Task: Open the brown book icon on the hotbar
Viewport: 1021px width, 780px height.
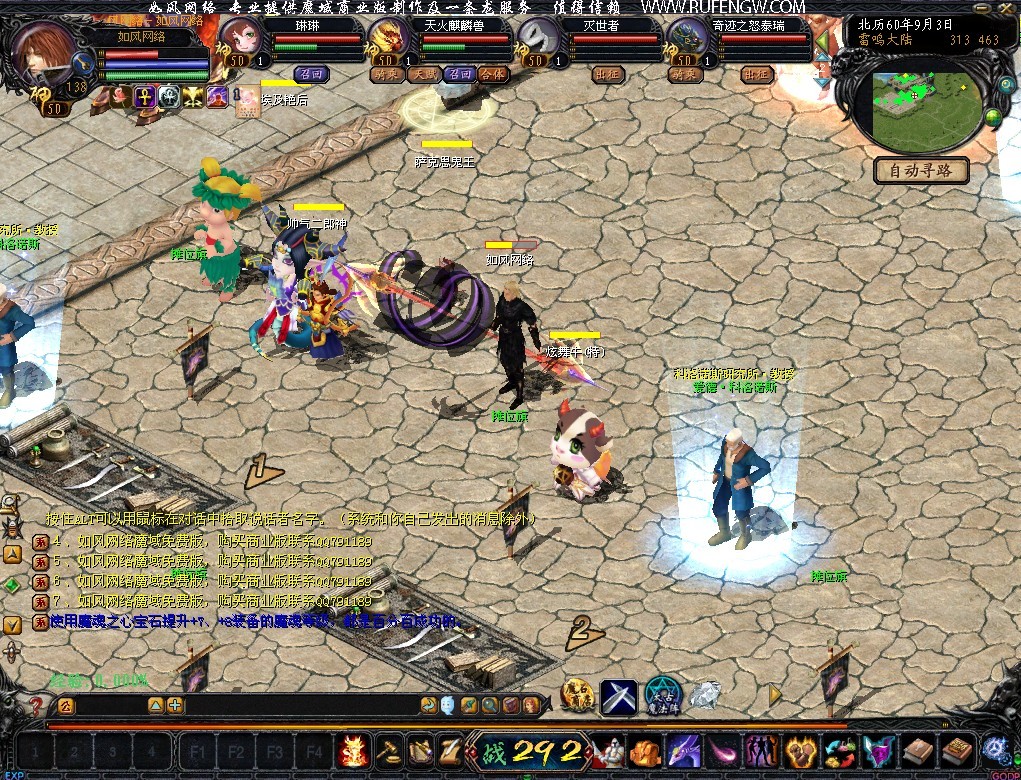Action: click(918, 750)
